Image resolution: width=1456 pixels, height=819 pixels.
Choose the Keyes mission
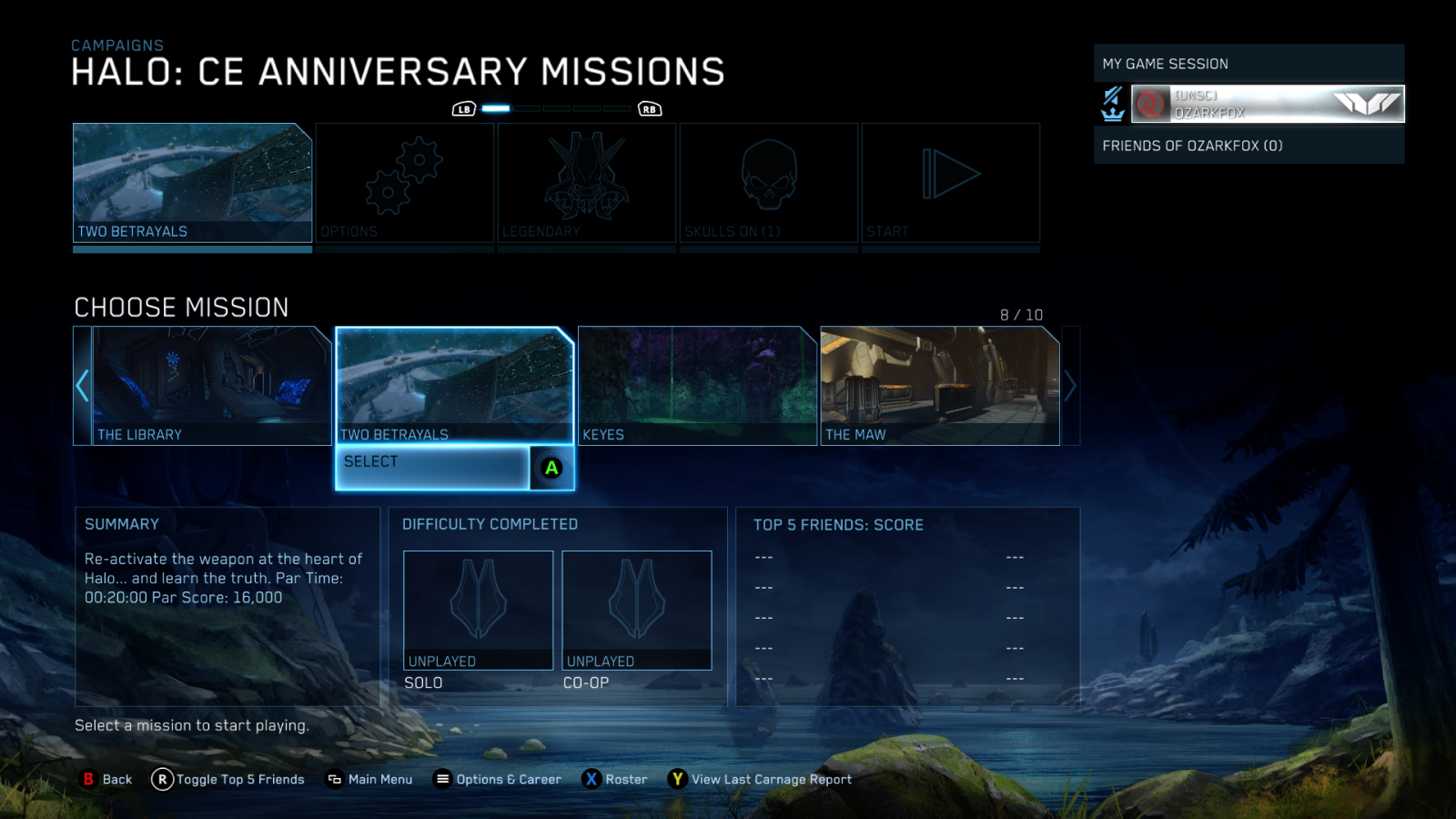pos(697,386)
